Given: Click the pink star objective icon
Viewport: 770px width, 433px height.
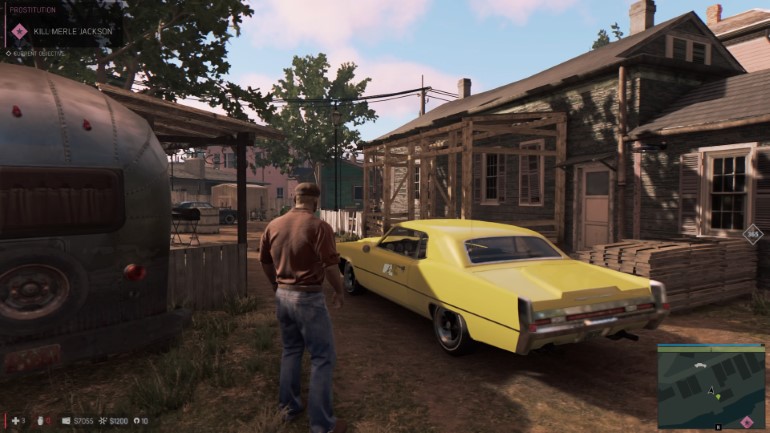Looking at the screenshot, I should point(19,31).
